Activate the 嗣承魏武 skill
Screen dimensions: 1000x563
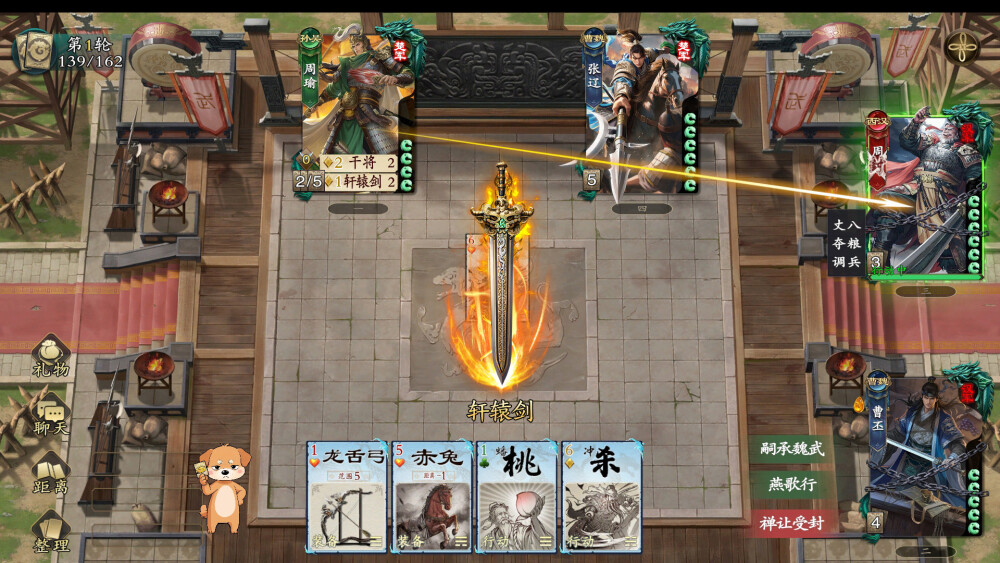791,449
